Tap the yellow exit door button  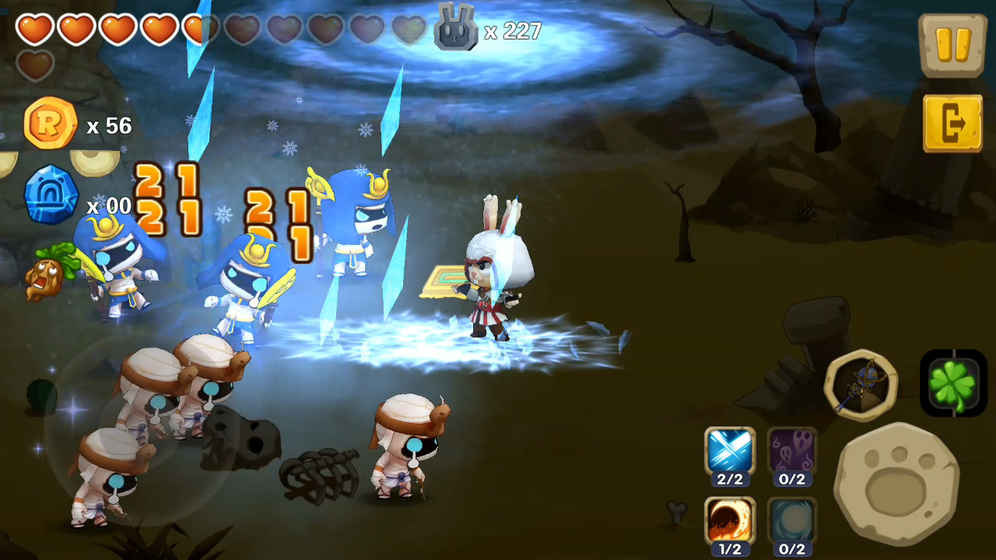(952, 123)
